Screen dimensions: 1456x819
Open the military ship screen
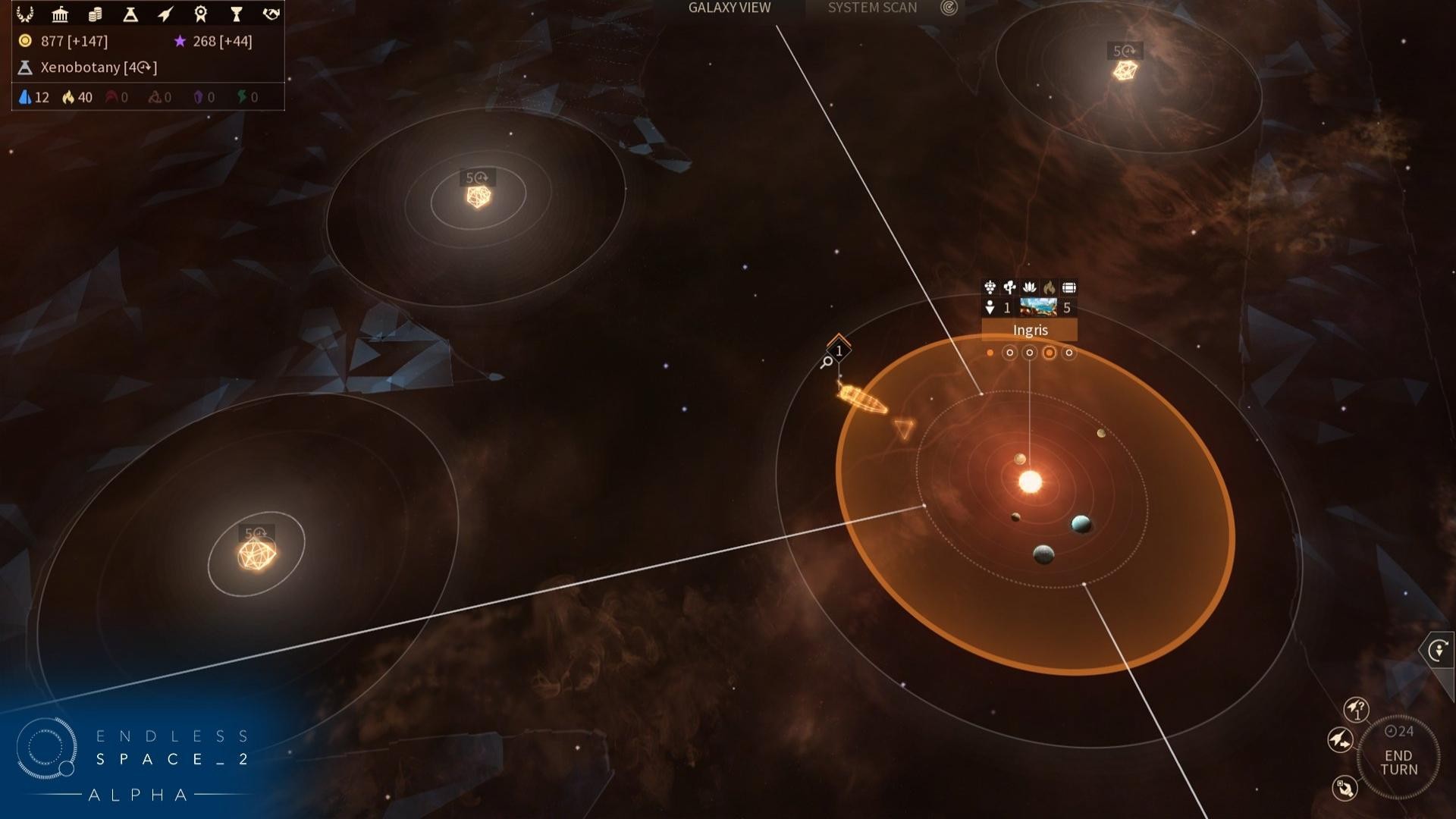pos(165,14)
